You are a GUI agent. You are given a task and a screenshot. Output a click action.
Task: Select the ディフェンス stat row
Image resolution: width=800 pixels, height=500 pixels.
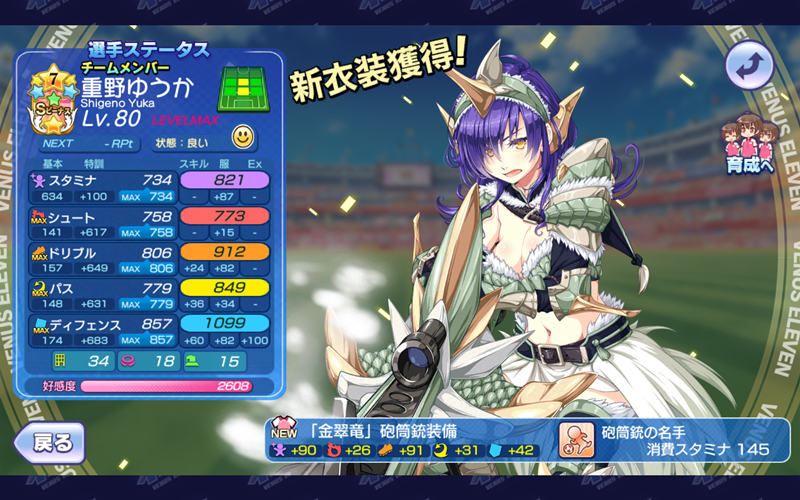tap(150, 331)
